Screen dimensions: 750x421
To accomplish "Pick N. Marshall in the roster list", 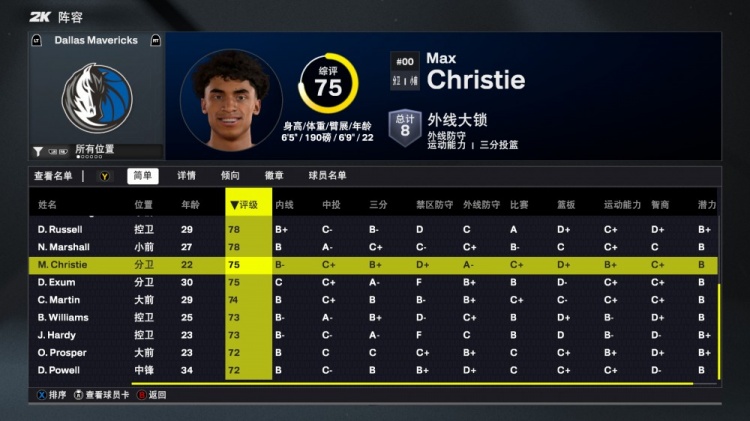I will [63, 247].
